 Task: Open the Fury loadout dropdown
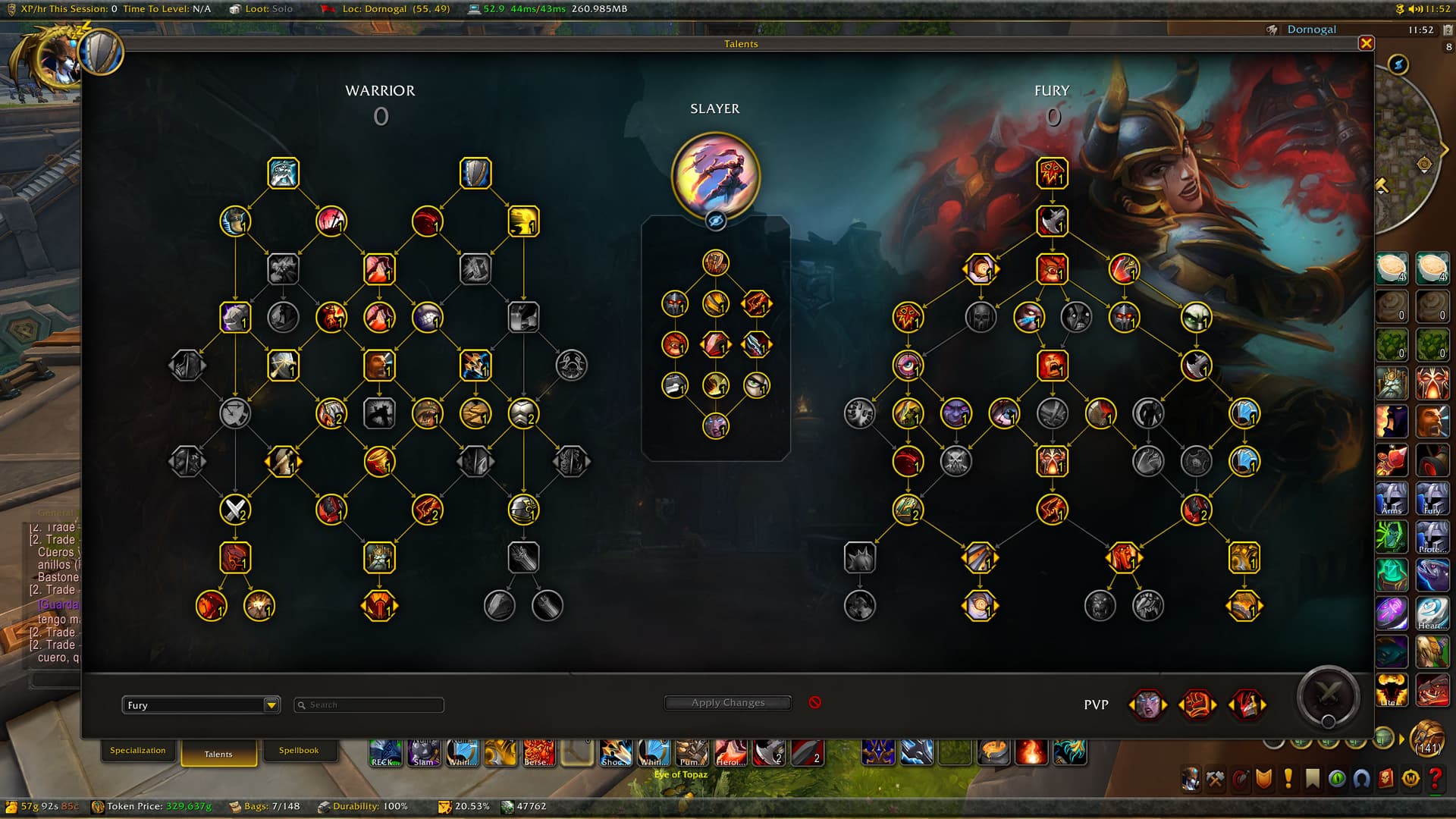pyautogui.click(x=271, y=705)
